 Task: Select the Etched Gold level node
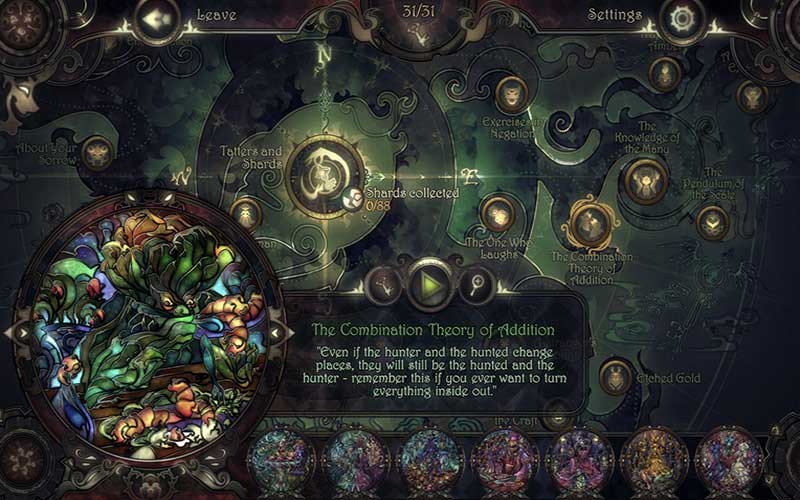(615, 377)
